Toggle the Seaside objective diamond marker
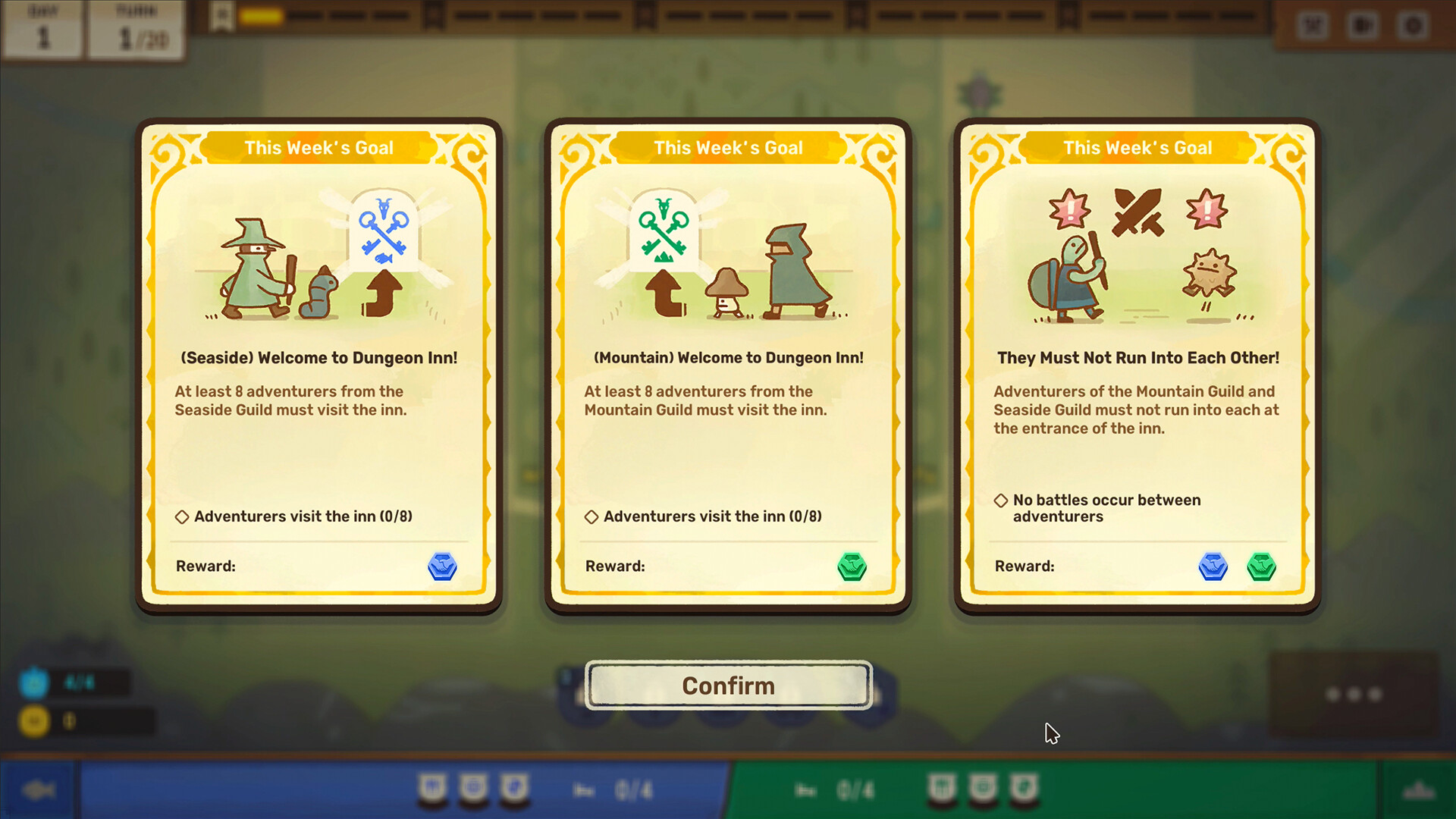The image size is (1456, 819). (181, 516)
